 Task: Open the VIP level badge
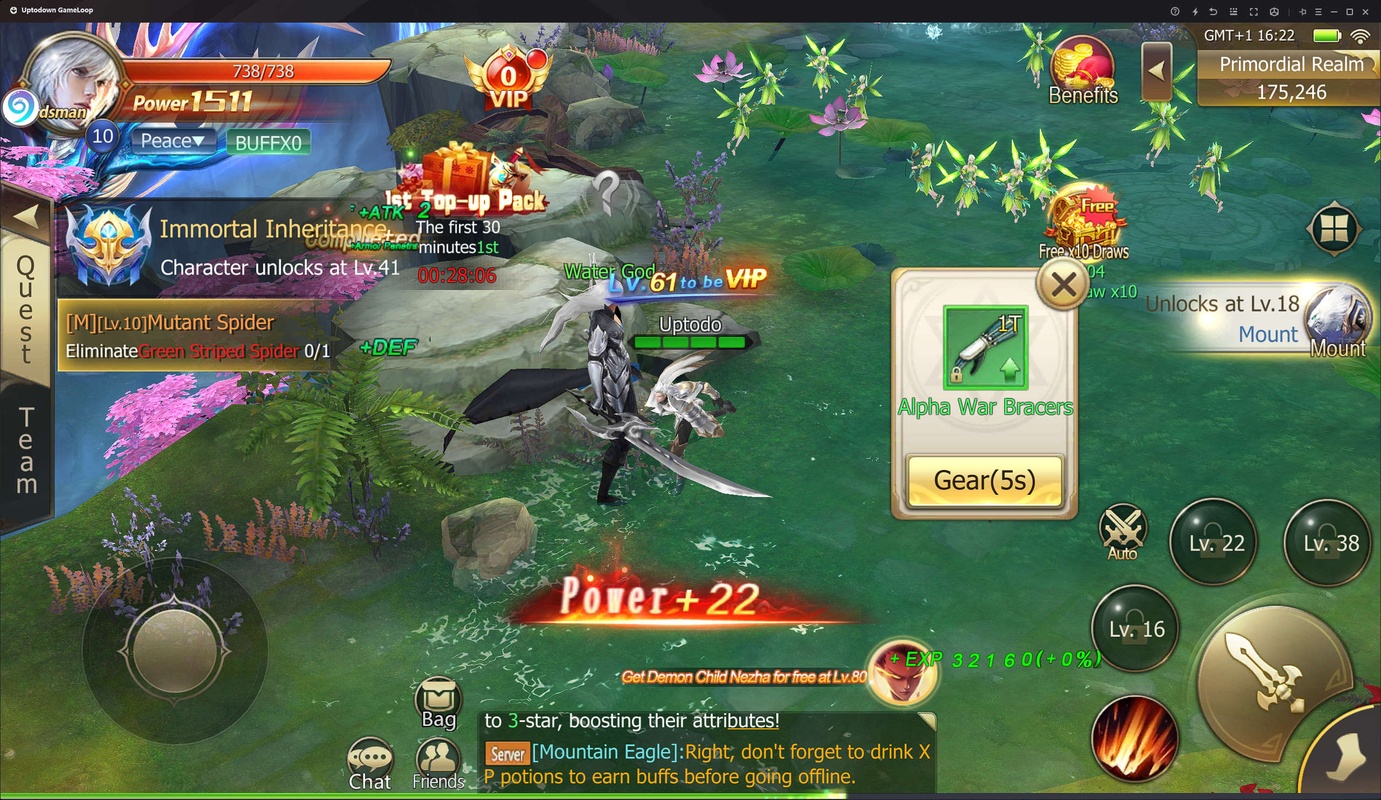tap(509, 82)
